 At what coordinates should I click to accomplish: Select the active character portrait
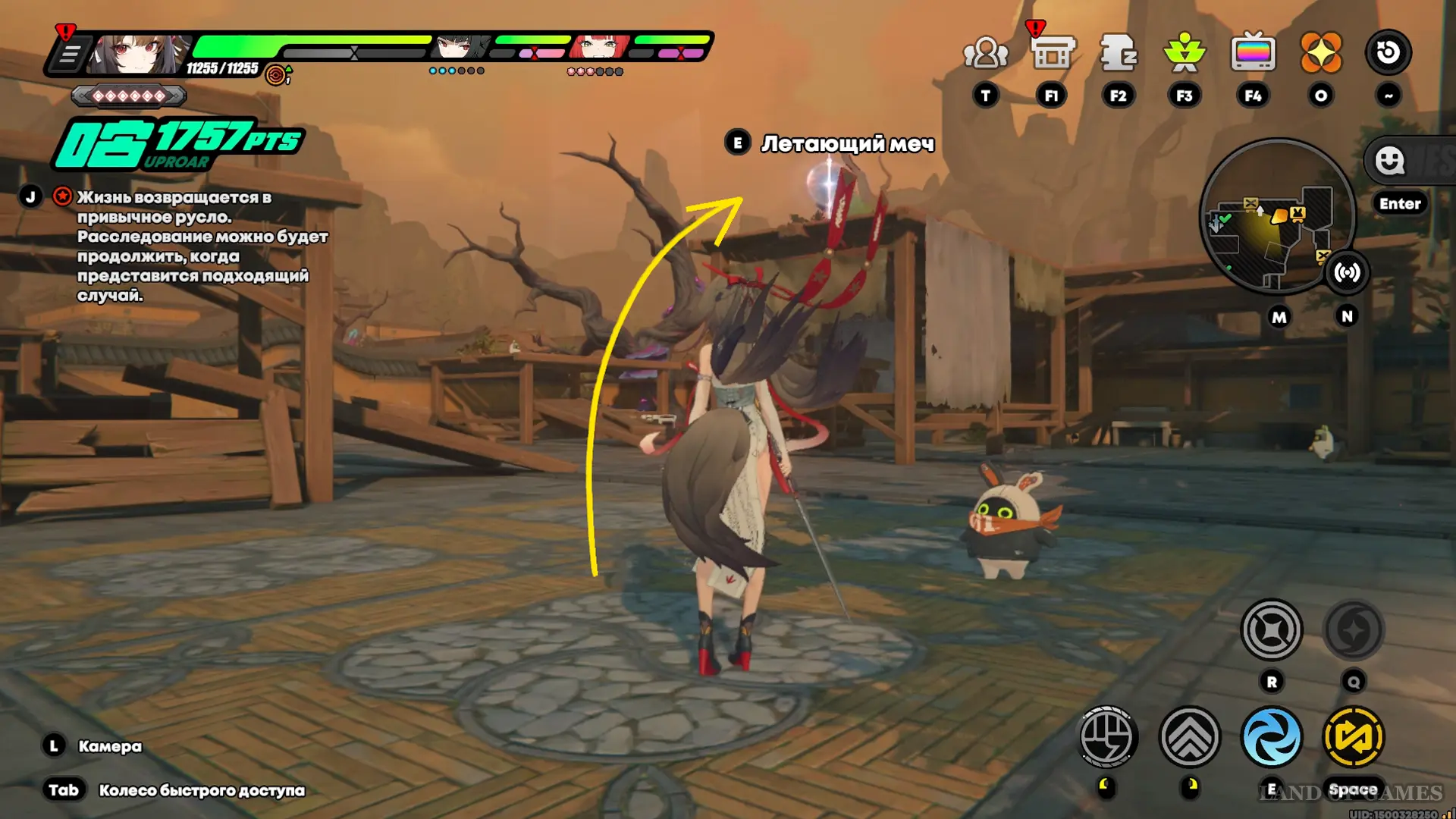pos(136,53)
